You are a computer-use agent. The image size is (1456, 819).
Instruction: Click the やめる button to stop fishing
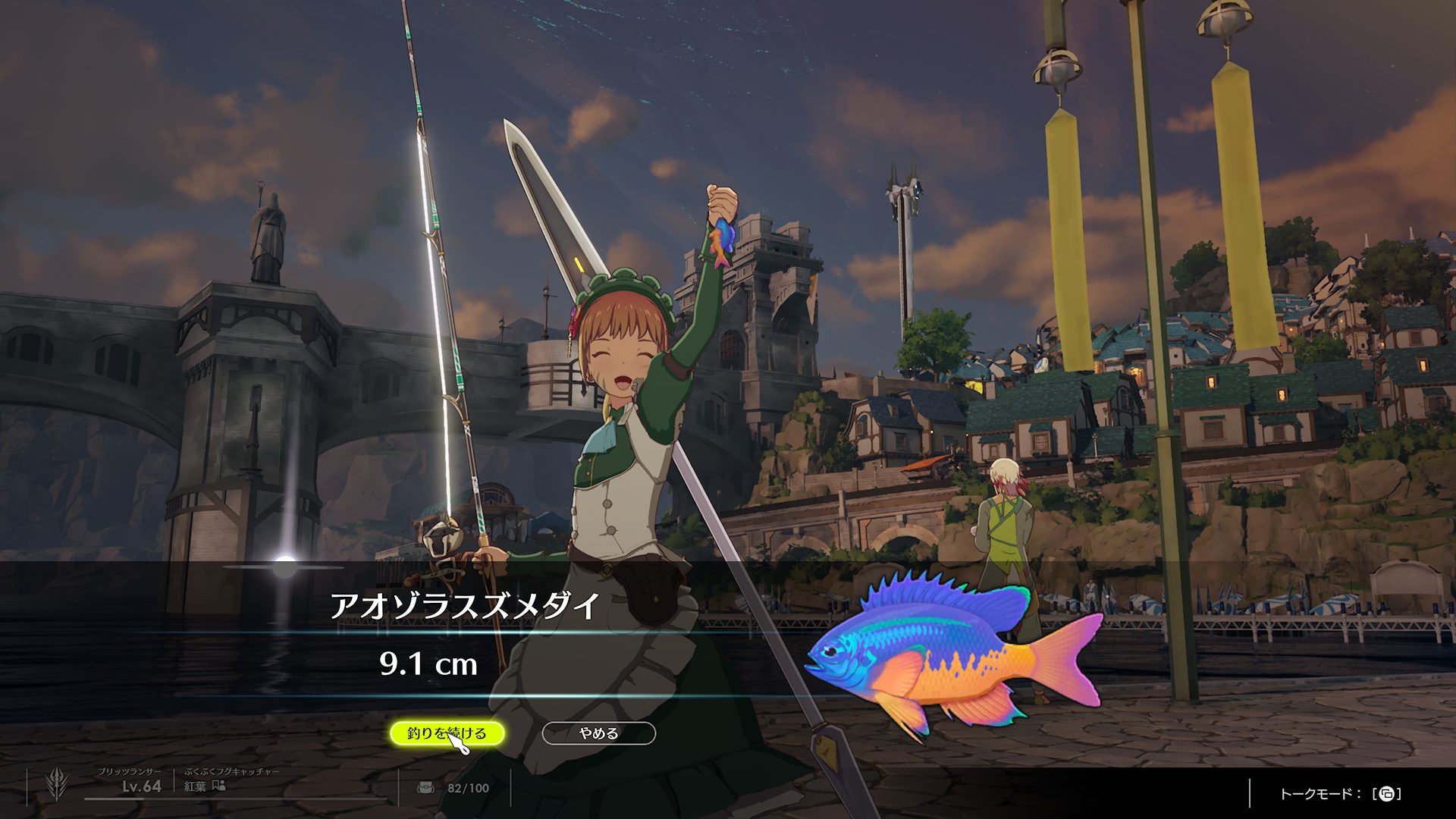pos(598,733)
